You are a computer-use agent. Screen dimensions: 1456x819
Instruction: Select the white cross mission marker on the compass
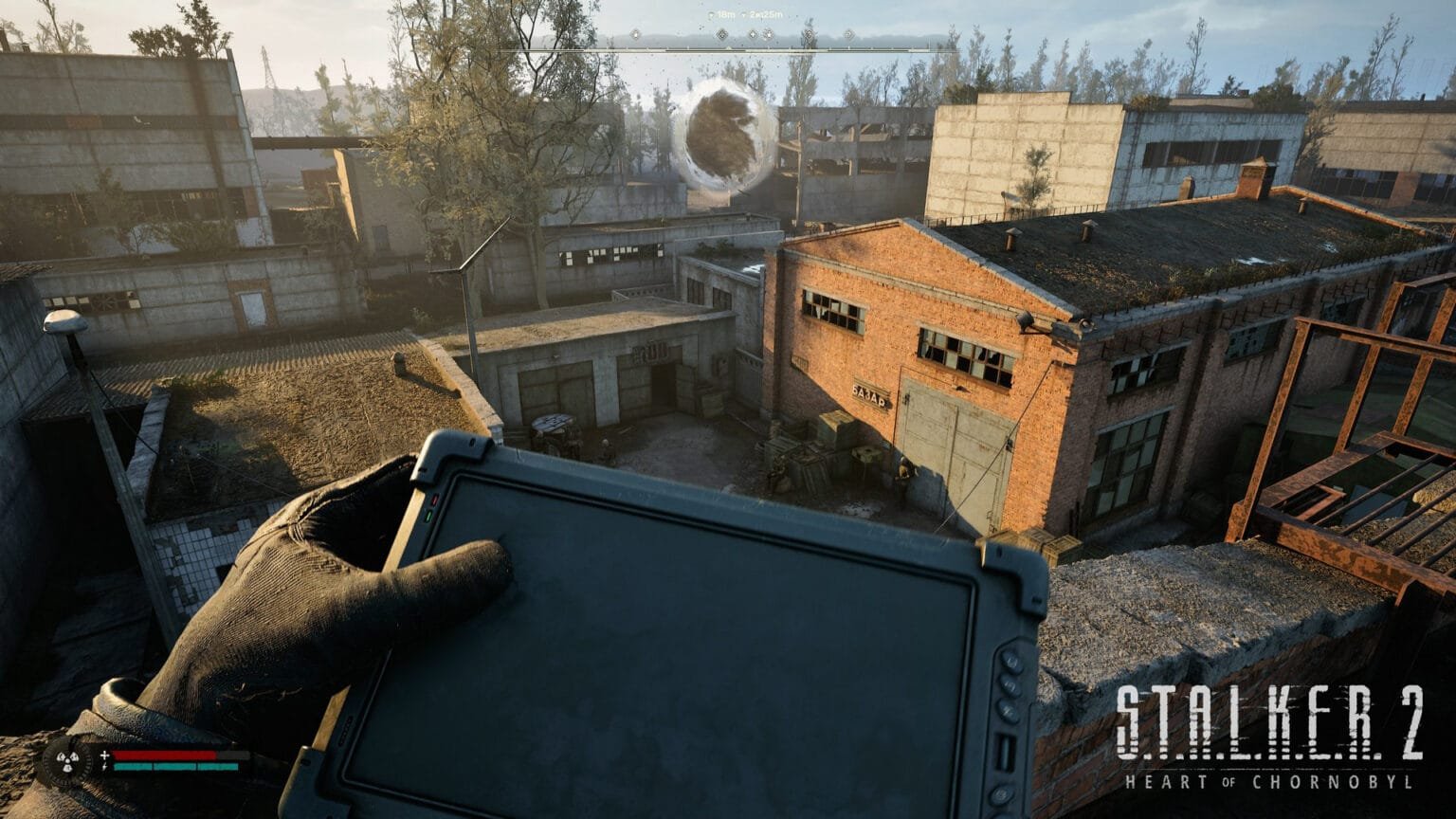752,34
